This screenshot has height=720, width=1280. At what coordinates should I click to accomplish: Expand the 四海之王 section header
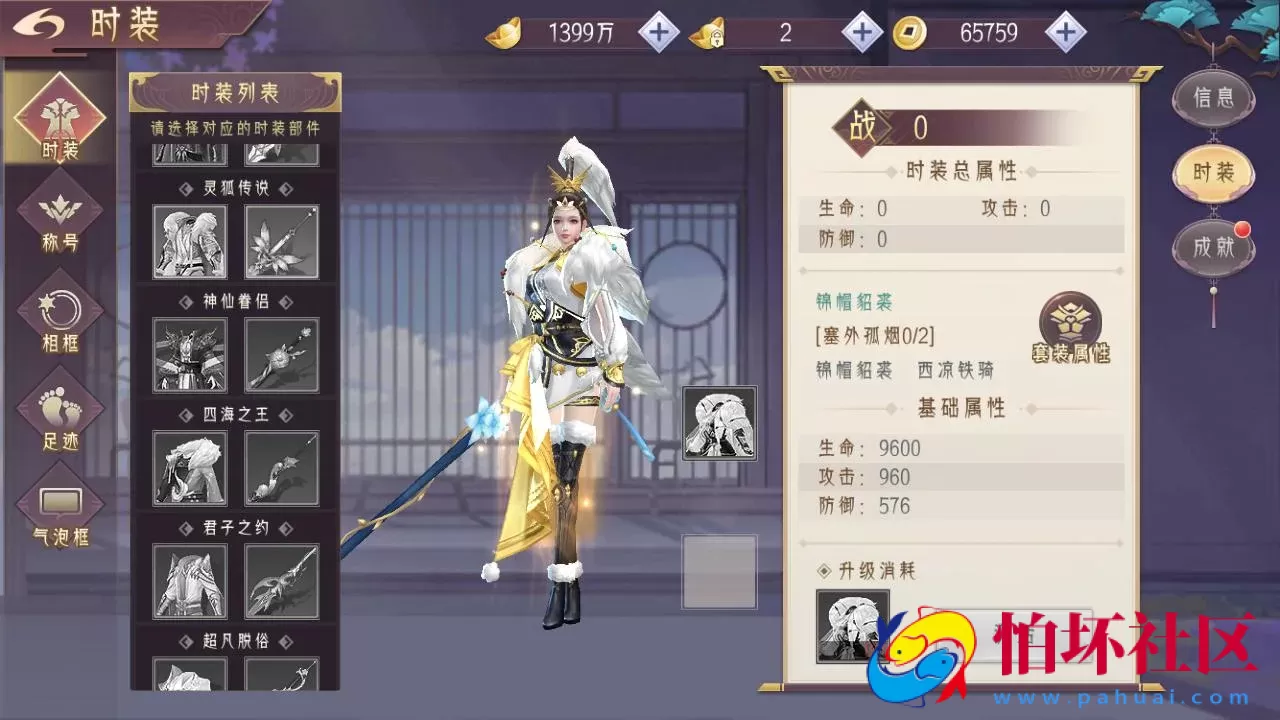234,414
